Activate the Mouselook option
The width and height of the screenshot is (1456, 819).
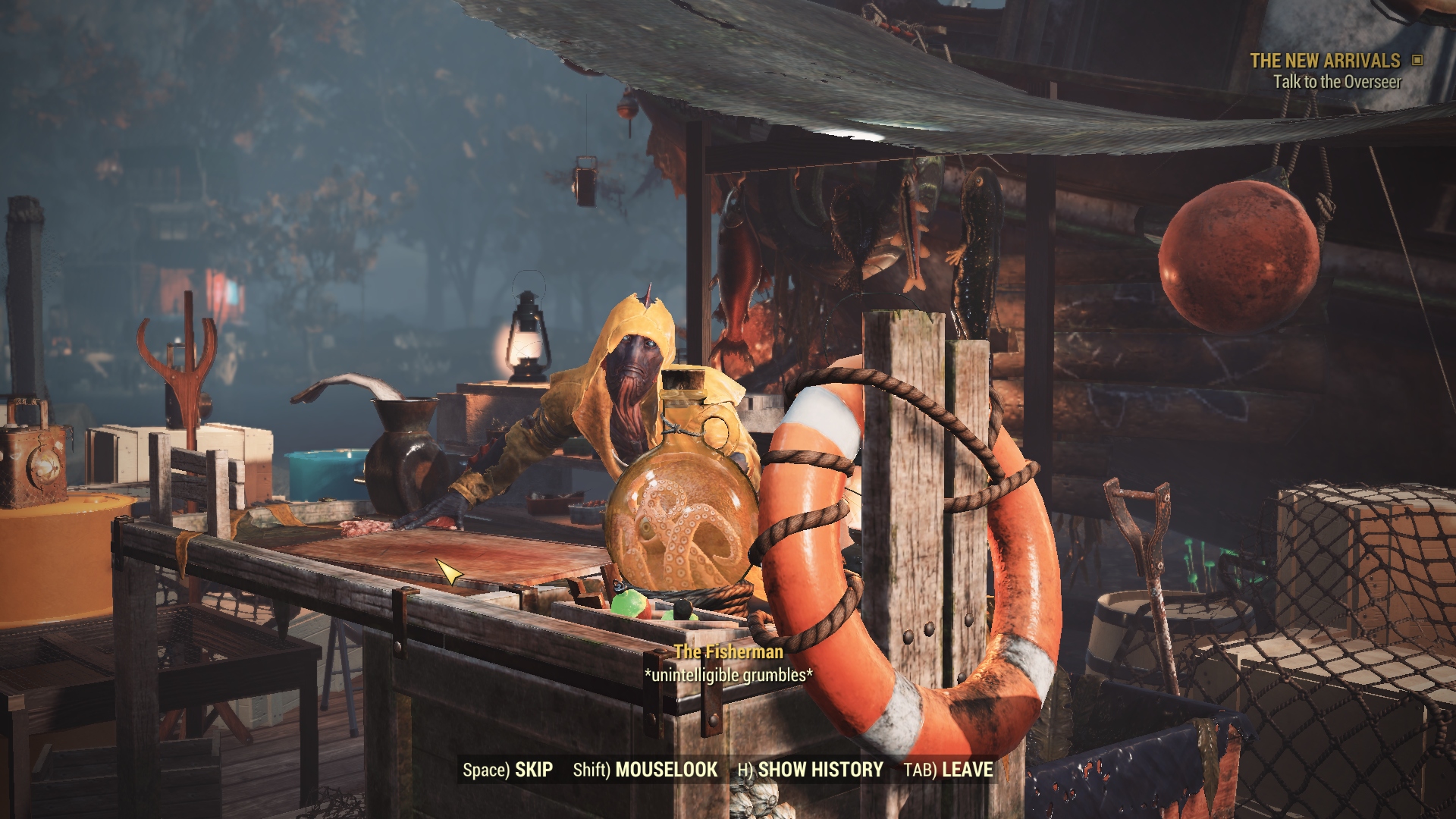pyautogui.click(x=645, y=770)
